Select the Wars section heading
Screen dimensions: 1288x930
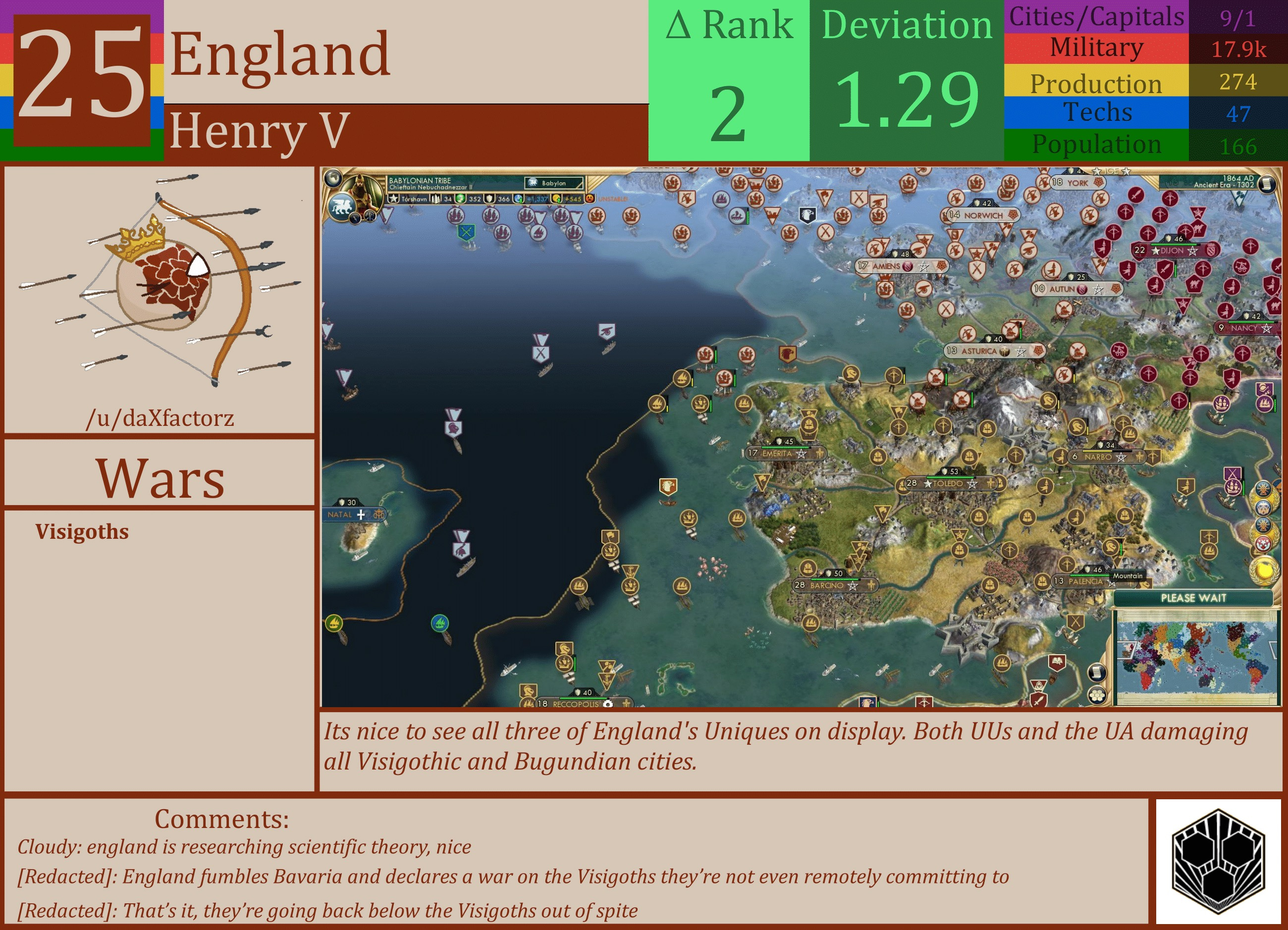161,480
